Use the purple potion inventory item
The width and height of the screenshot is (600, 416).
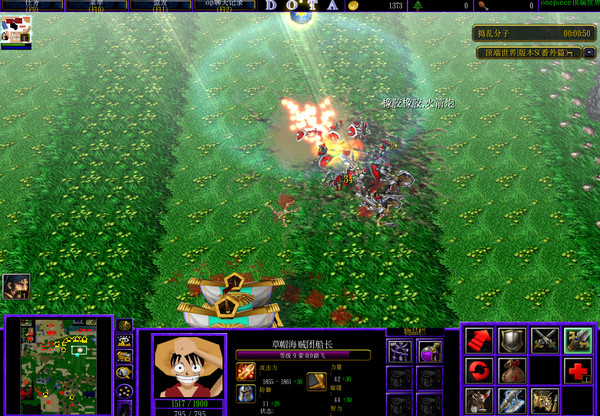click(x=430, y=351)
